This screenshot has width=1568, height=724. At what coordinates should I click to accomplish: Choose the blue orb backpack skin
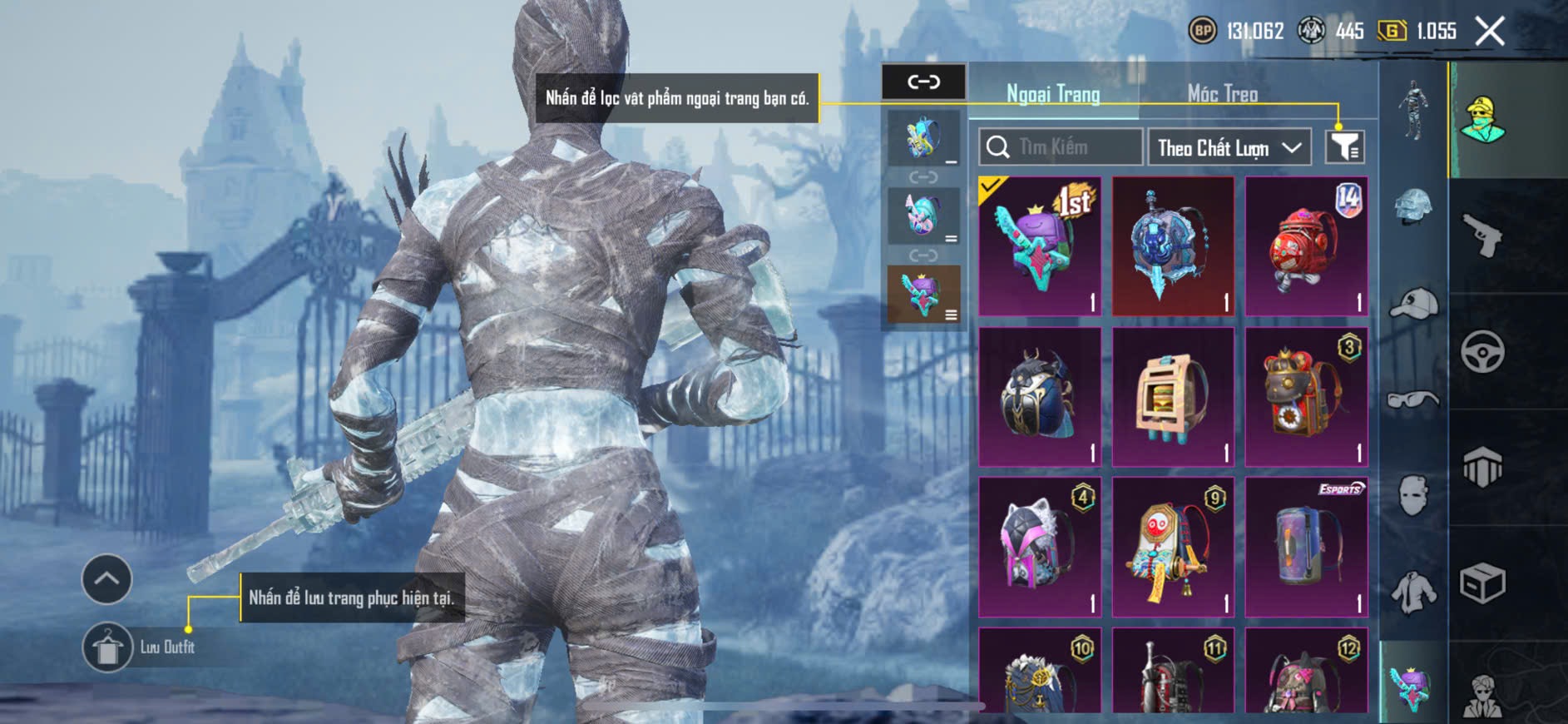point(1173,246)
